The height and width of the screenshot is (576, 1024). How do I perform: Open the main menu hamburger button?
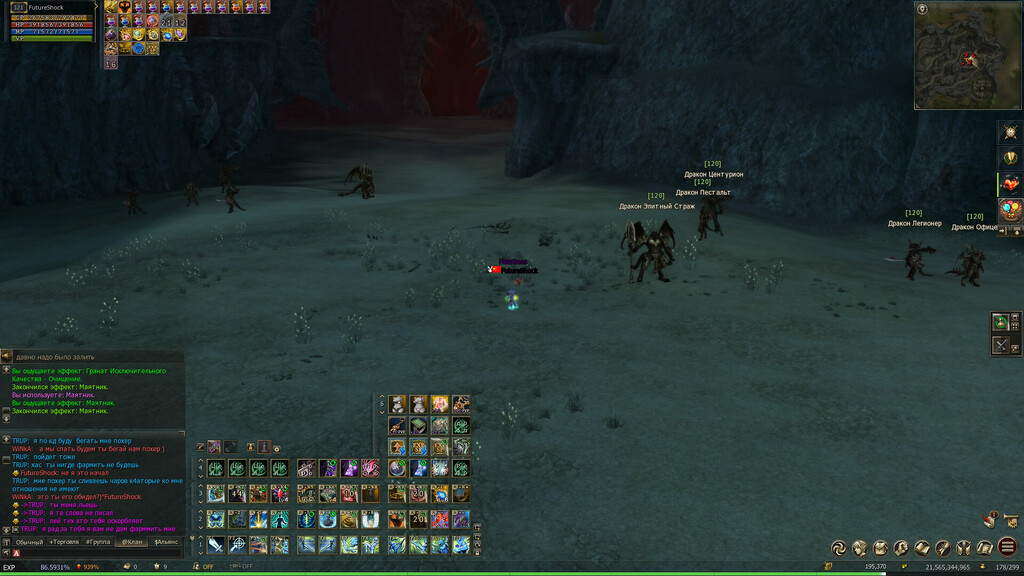1008,547
